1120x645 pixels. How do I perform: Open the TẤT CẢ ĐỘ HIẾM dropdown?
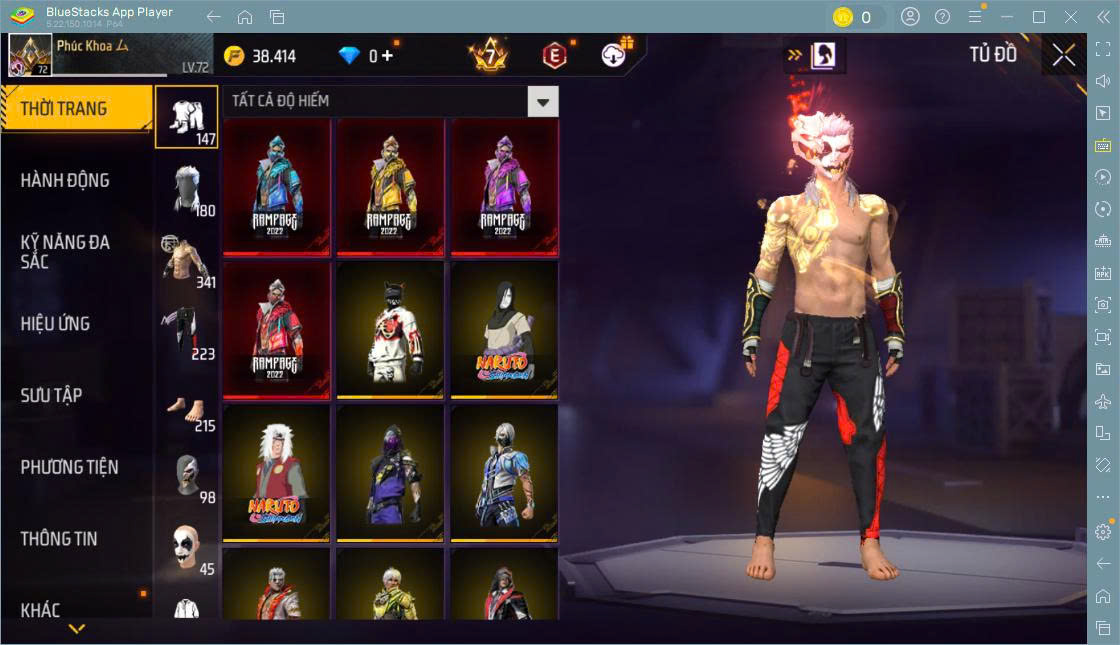[542, 101]
